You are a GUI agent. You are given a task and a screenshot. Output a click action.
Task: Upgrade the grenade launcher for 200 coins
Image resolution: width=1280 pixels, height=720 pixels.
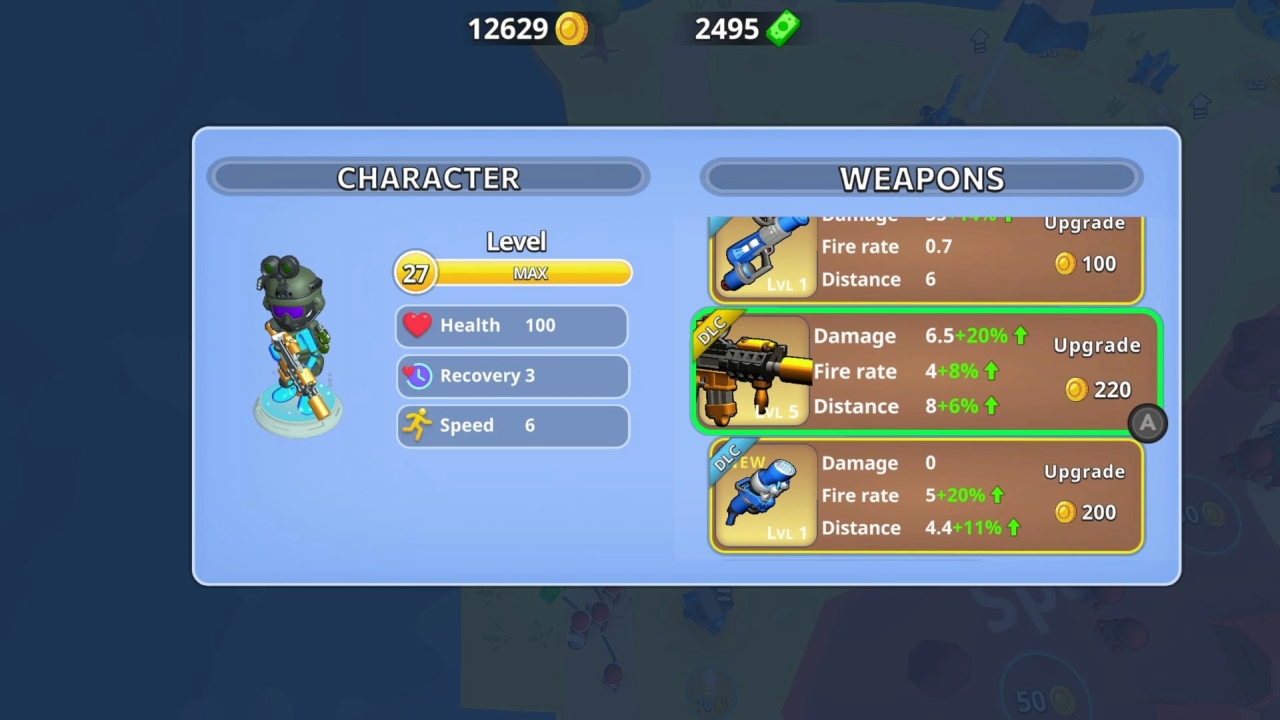point(1084,492)
